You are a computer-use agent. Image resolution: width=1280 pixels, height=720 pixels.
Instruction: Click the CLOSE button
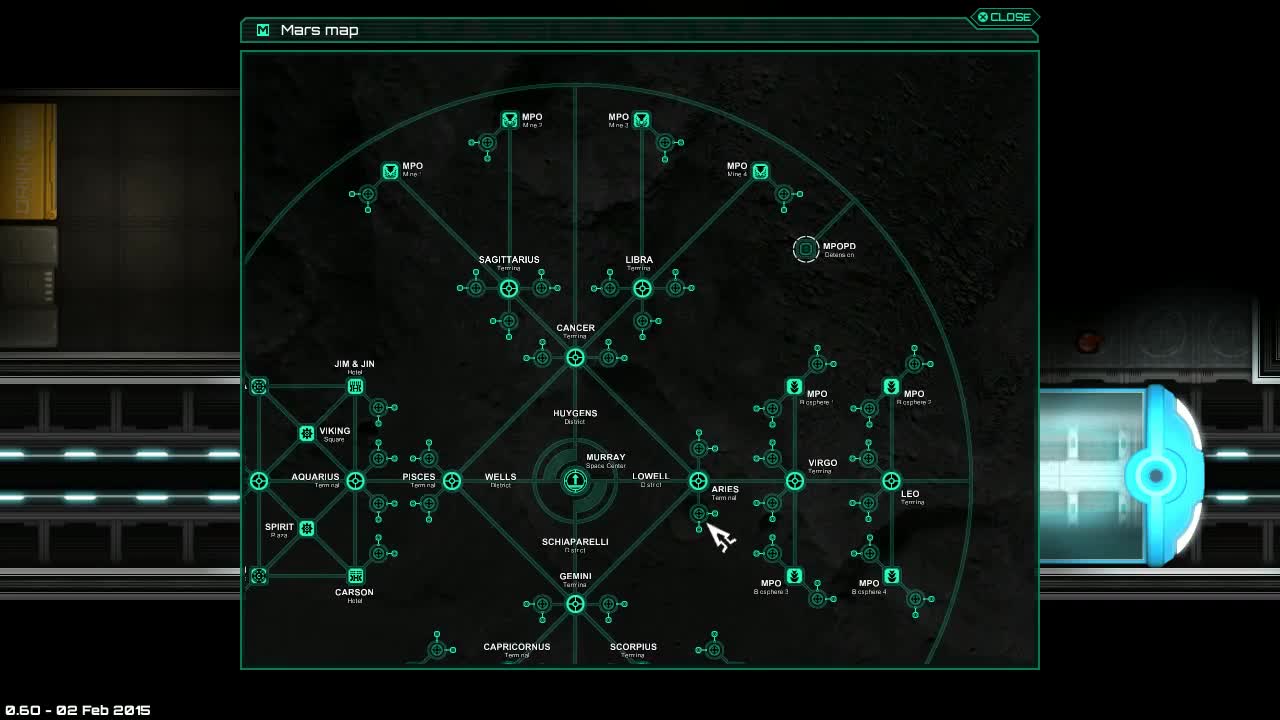click(1003, 16)
